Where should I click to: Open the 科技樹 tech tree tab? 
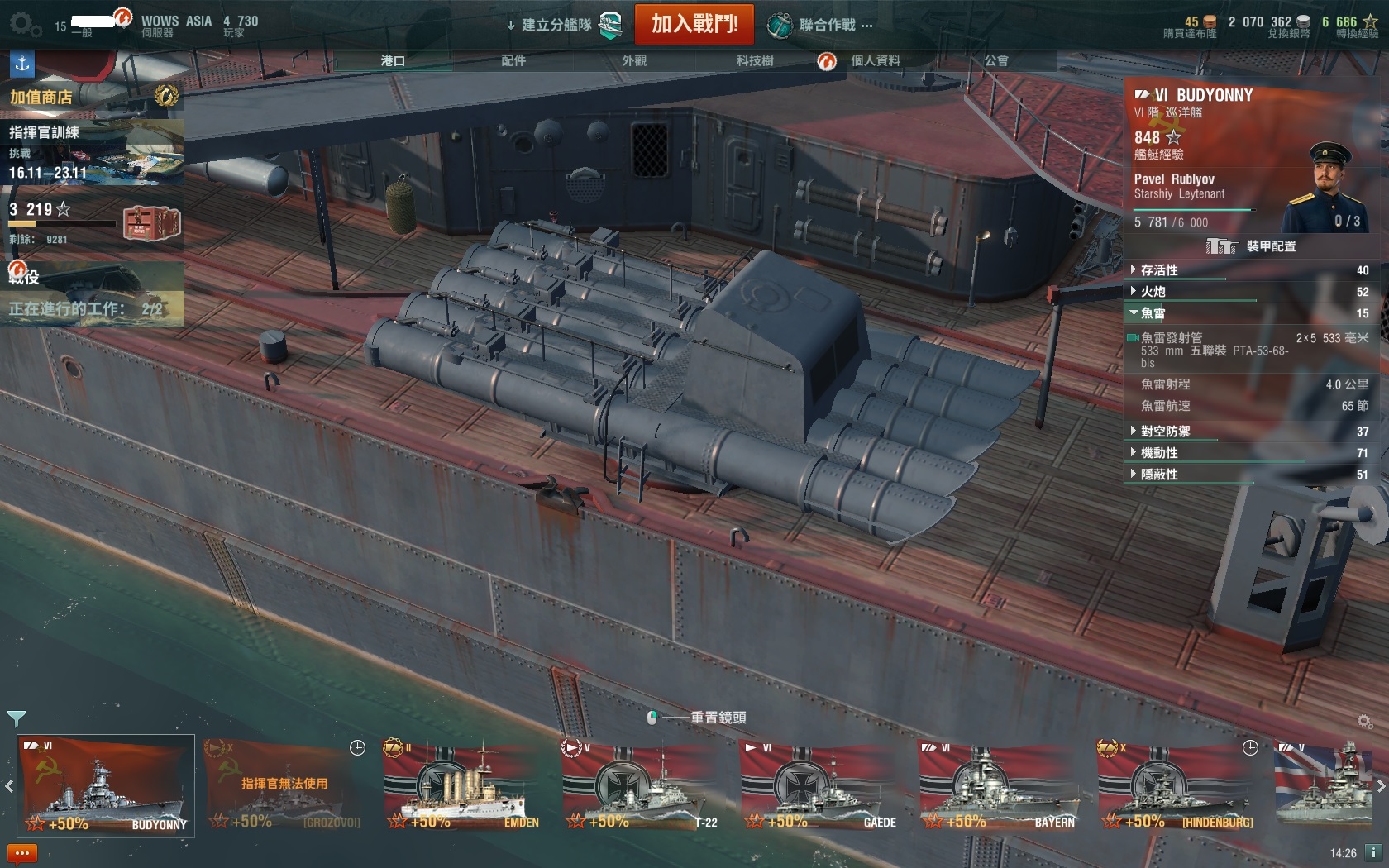(755, 60)
